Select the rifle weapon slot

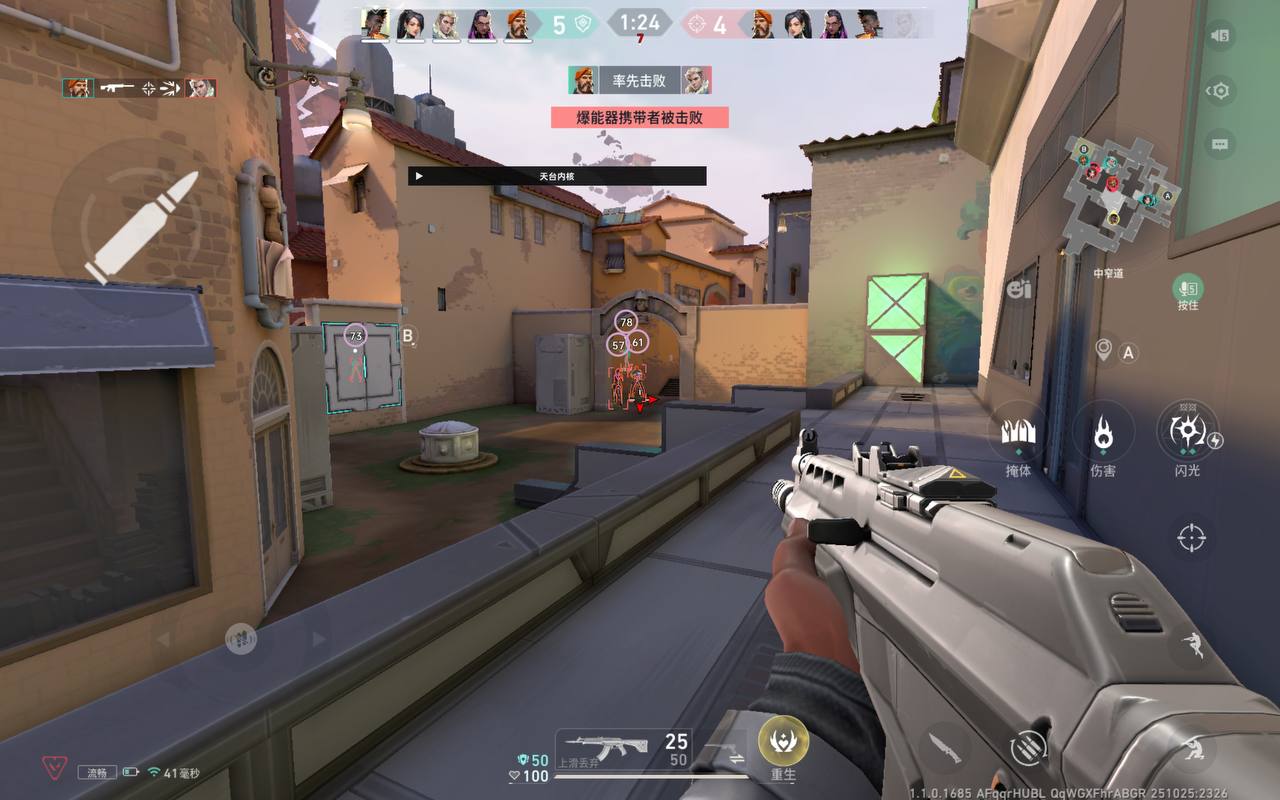point(620,750)
